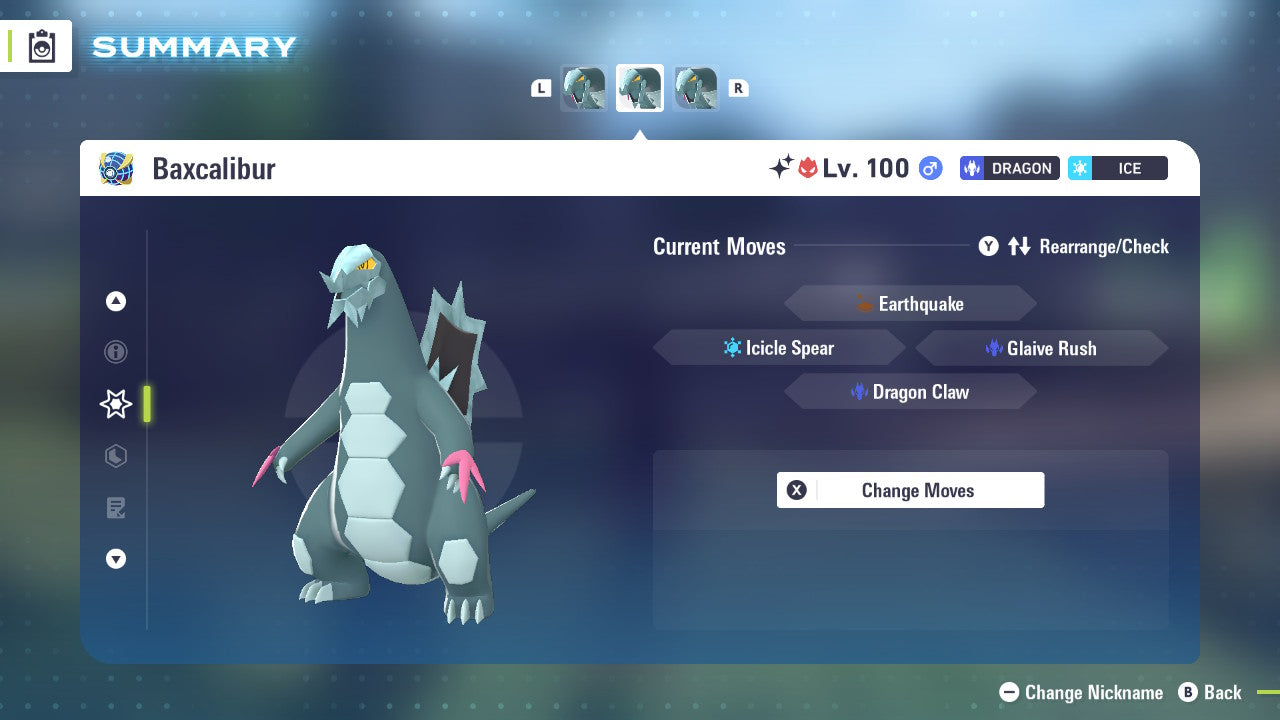This screenshot has width=1280, height=720.
Task: Select the Icicle Spear move
Action: click(779, 347)
